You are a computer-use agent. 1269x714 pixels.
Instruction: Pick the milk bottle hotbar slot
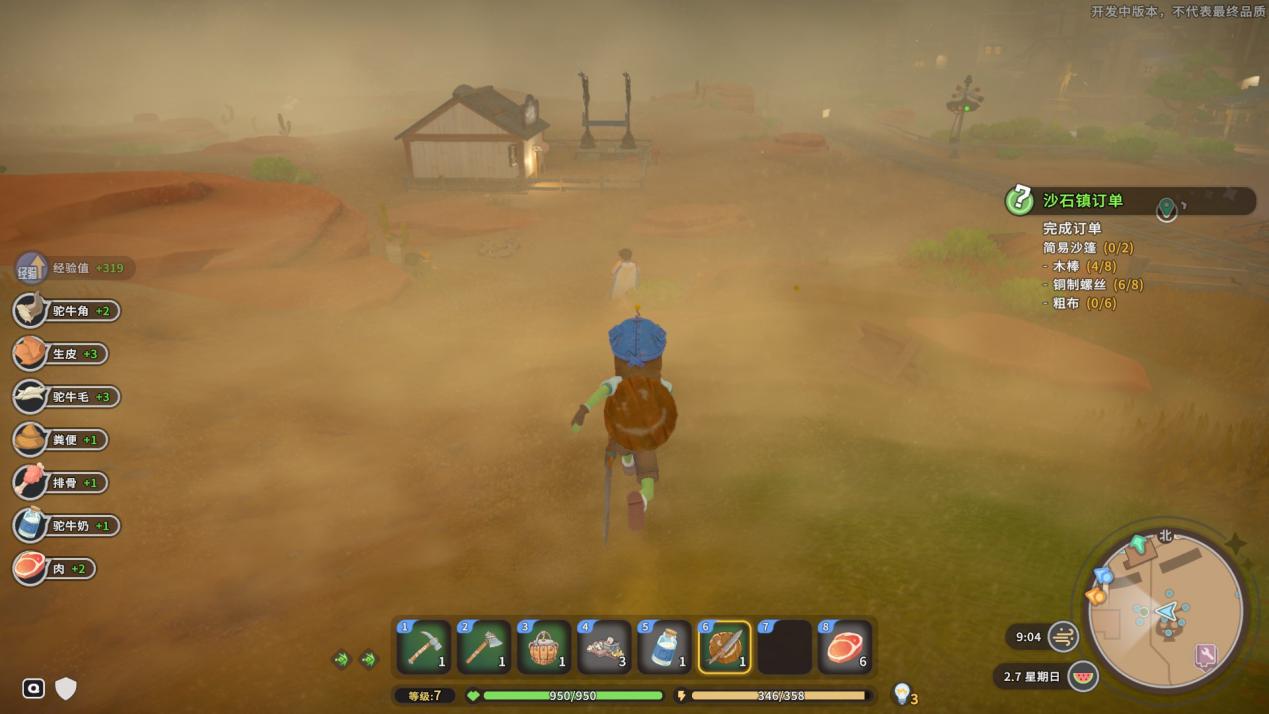(x=664, y=647)
